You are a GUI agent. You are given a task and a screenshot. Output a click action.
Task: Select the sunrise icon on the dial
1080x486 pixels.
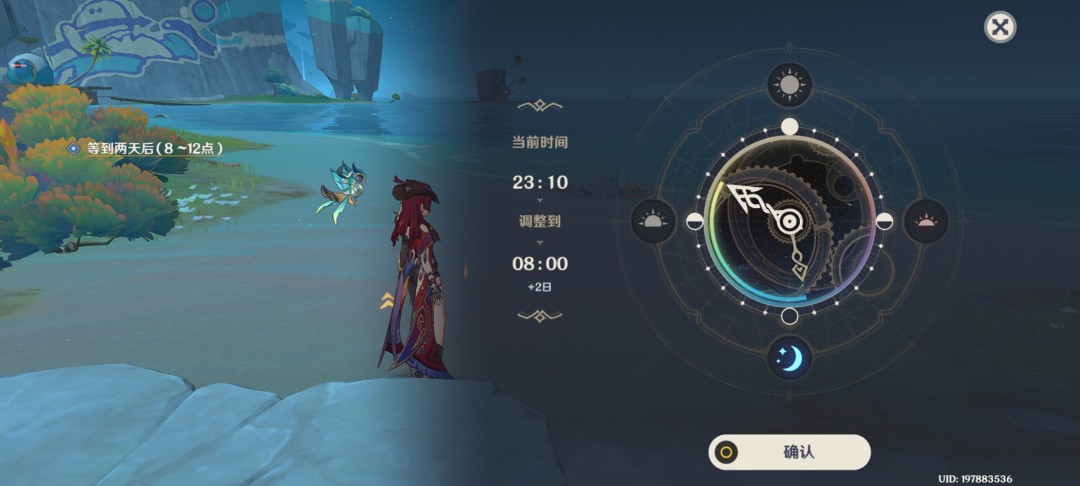coord(653,221)
